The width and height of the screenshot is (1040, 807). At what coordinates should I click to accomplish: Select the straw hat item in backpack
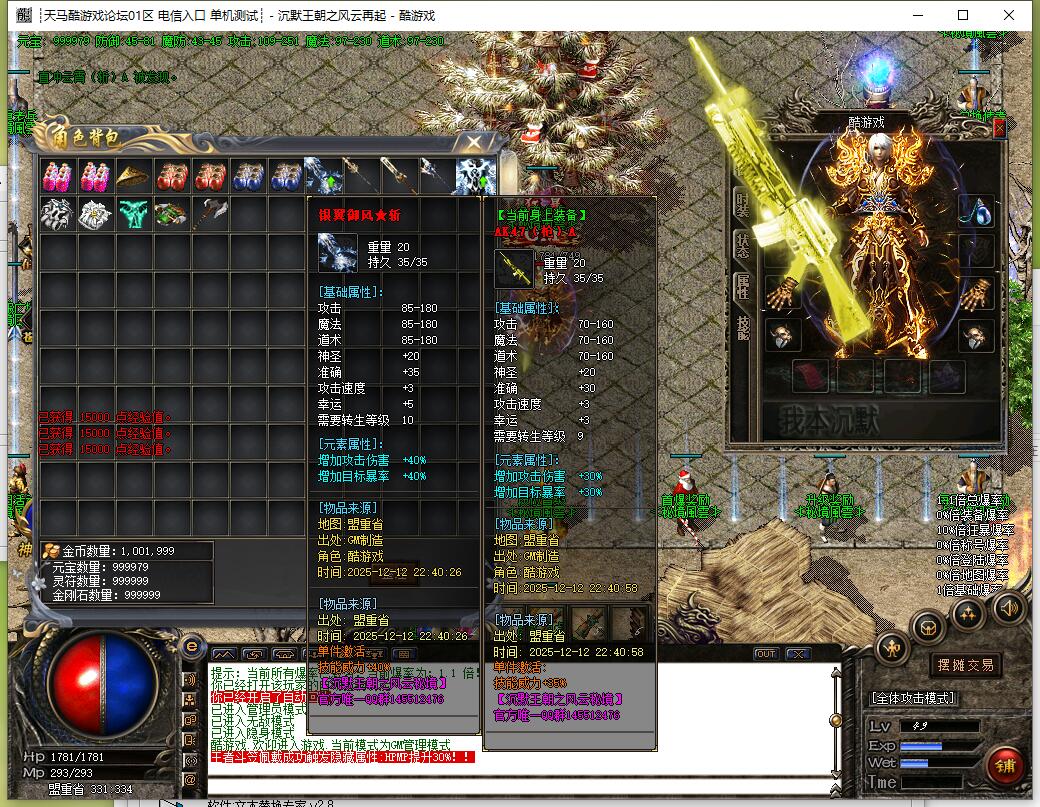click(133, 176)
